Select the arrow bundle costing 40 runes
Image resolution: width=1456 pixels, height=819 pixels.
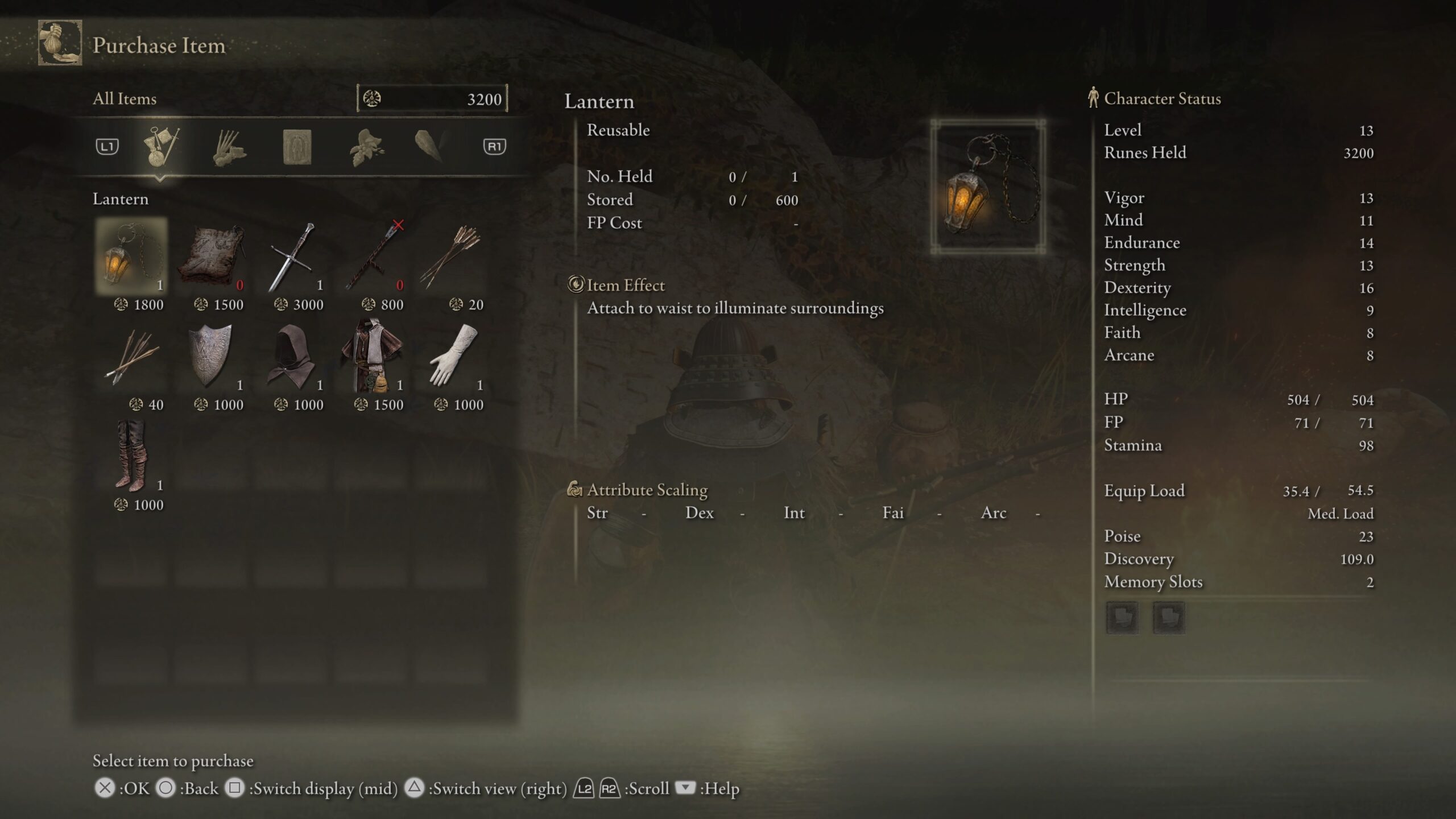[x=131, y=357]
